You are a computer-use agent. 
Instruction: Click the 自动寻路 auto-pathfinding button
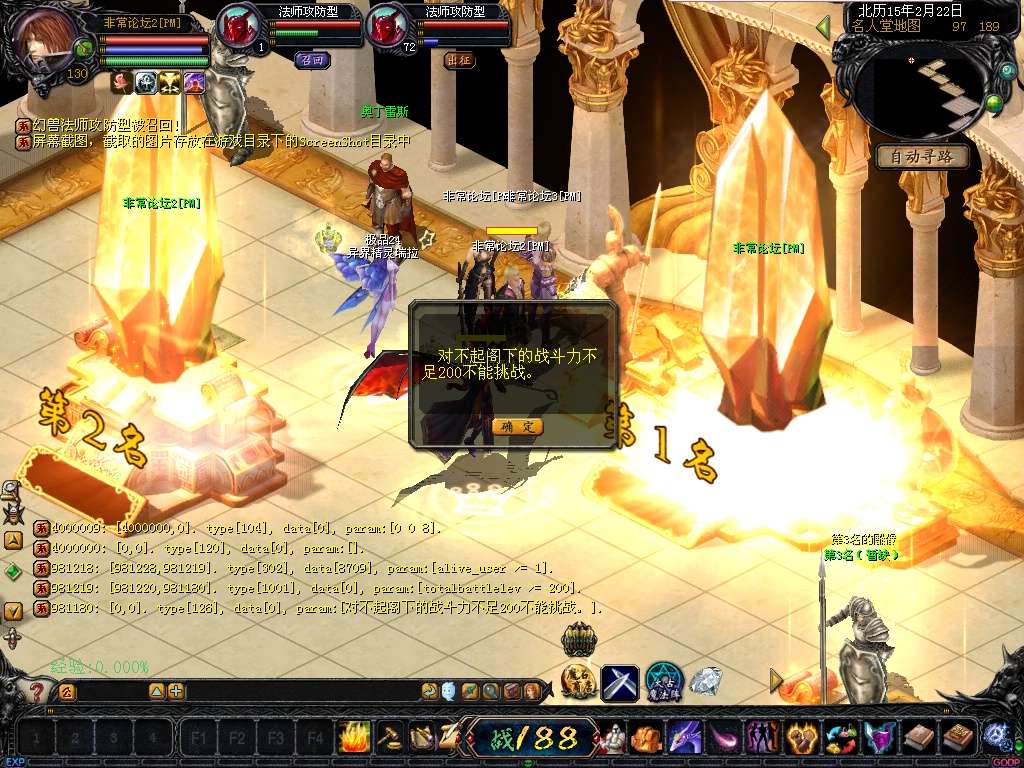click(922, 157)
